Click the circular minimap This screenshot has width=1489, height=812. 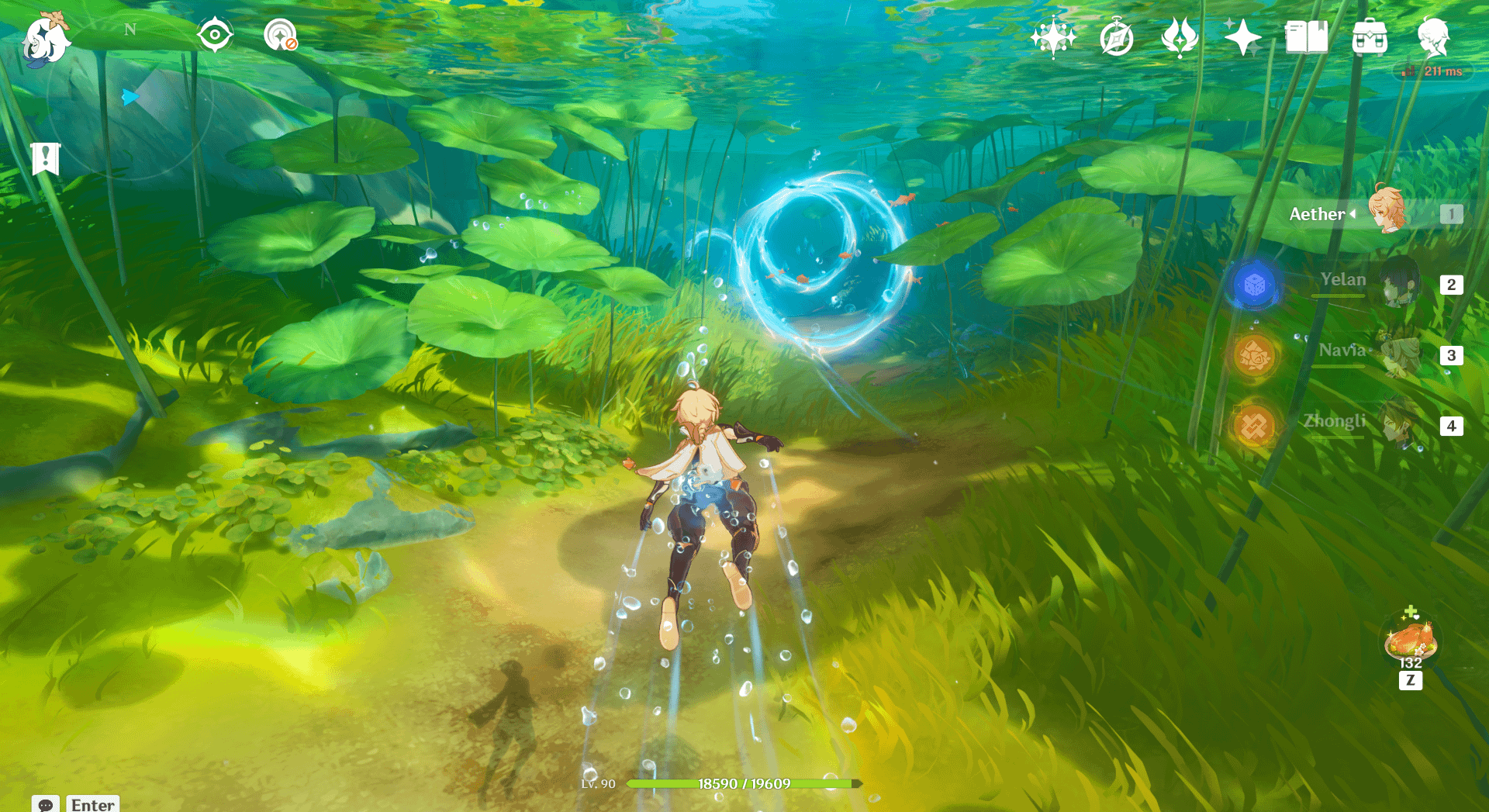click(x=130, y=98)
